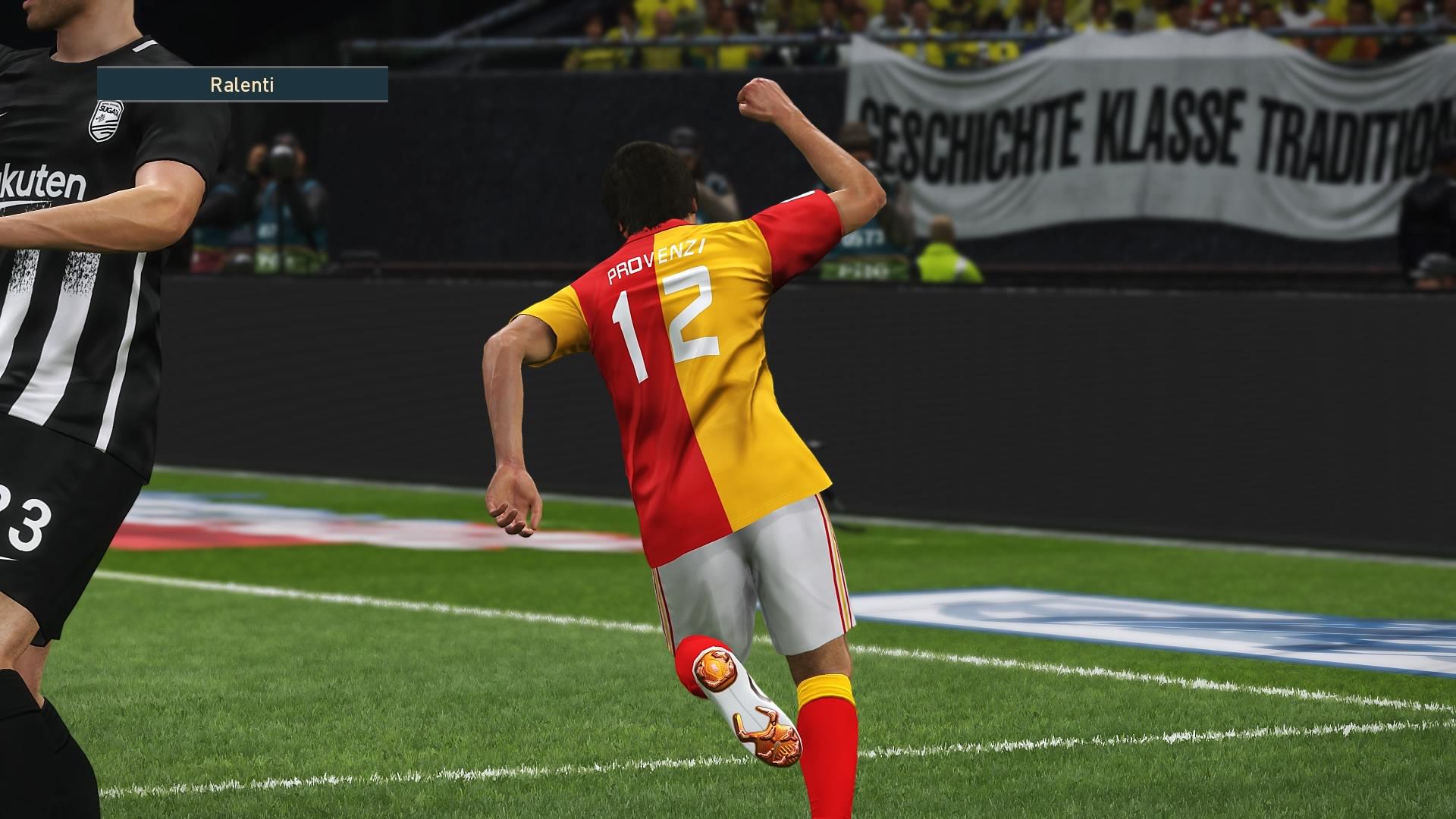The width and height of the screenshot is (1456, 819).
Task: Click the Ralenti replay banner
Action: (x=242, y=84)
